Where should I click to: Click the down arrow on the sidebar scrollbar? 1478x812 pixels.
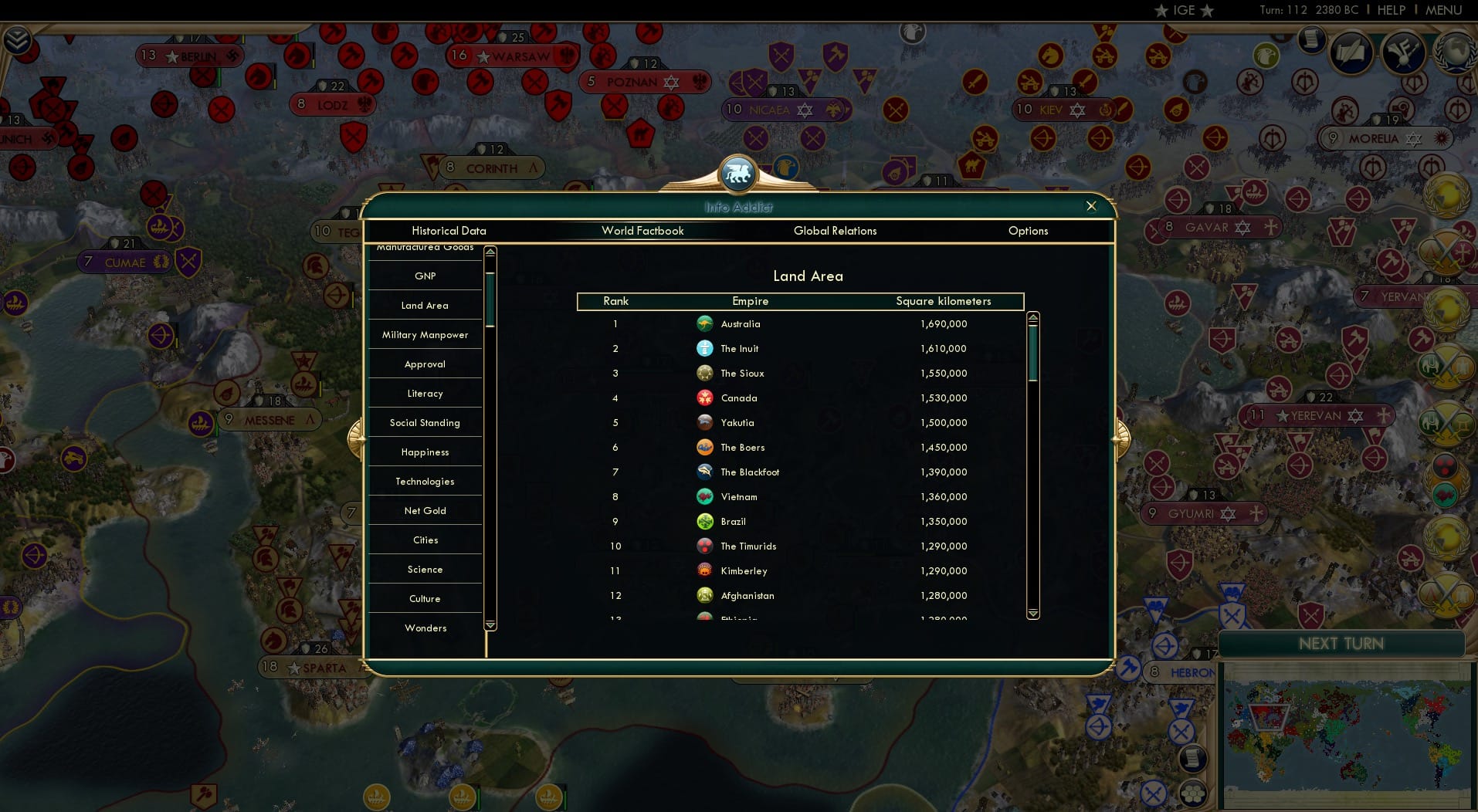point(489,624)
